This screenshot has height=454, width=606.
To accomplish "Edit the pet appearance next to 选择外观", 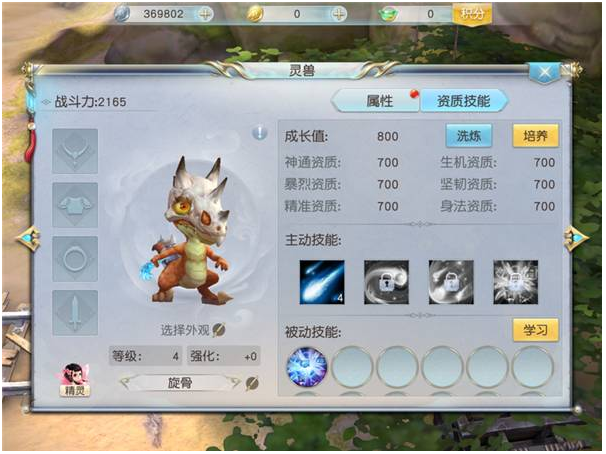I will pyautogui.click(x=219, y=330).
